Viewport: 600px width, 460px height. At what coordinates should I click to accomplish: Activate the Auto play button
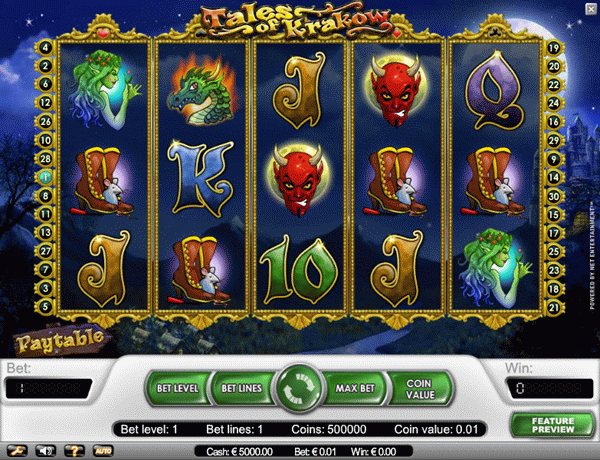[102, 451]
